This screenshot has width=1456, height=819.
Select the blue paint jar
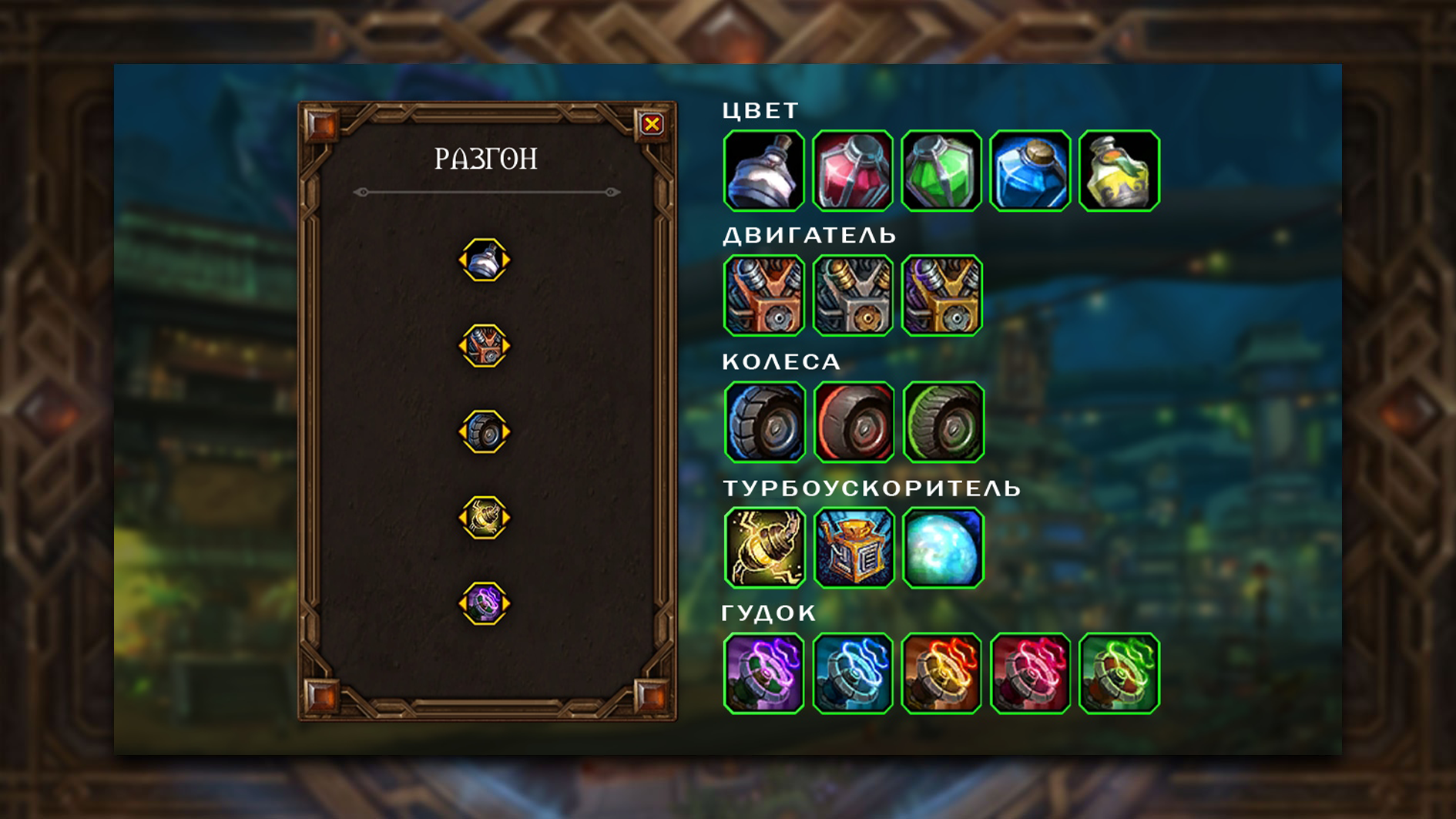coord(1030,170)
